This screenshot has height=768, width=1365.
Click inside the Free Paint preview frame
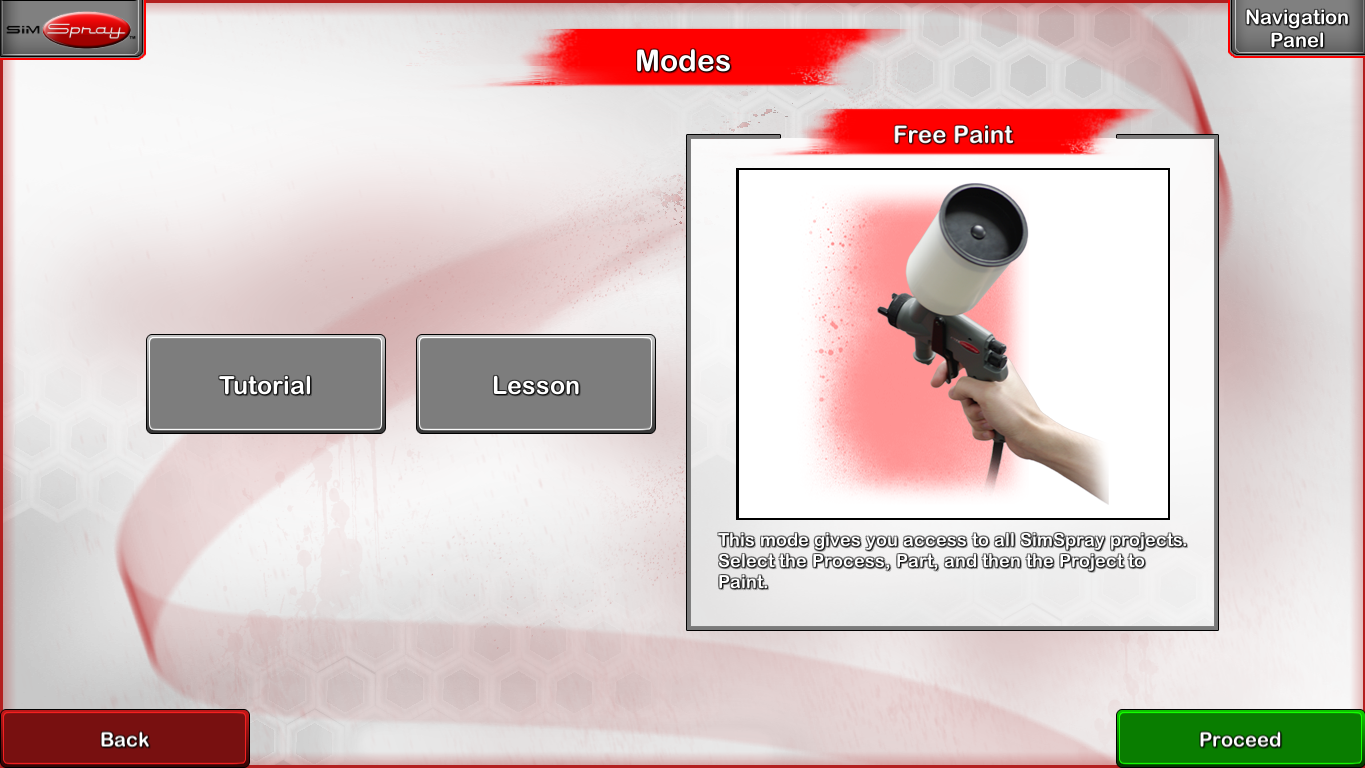[x=952, y=345]
